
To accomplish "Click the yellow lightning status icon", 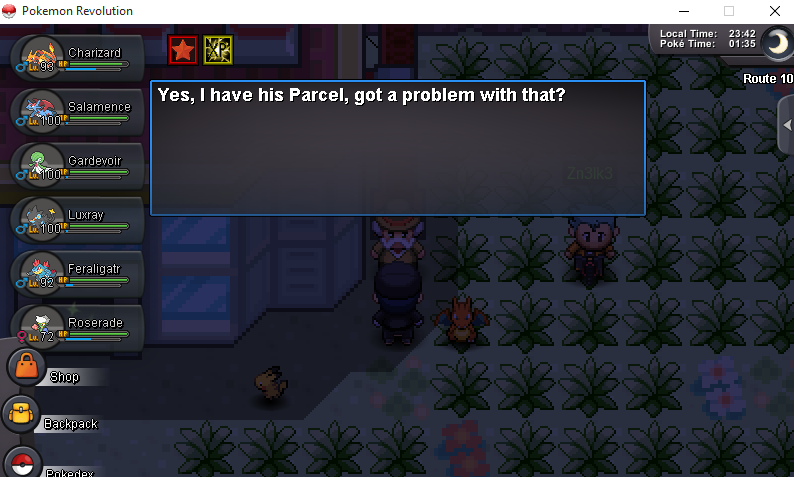I will (x=217, y=49).
